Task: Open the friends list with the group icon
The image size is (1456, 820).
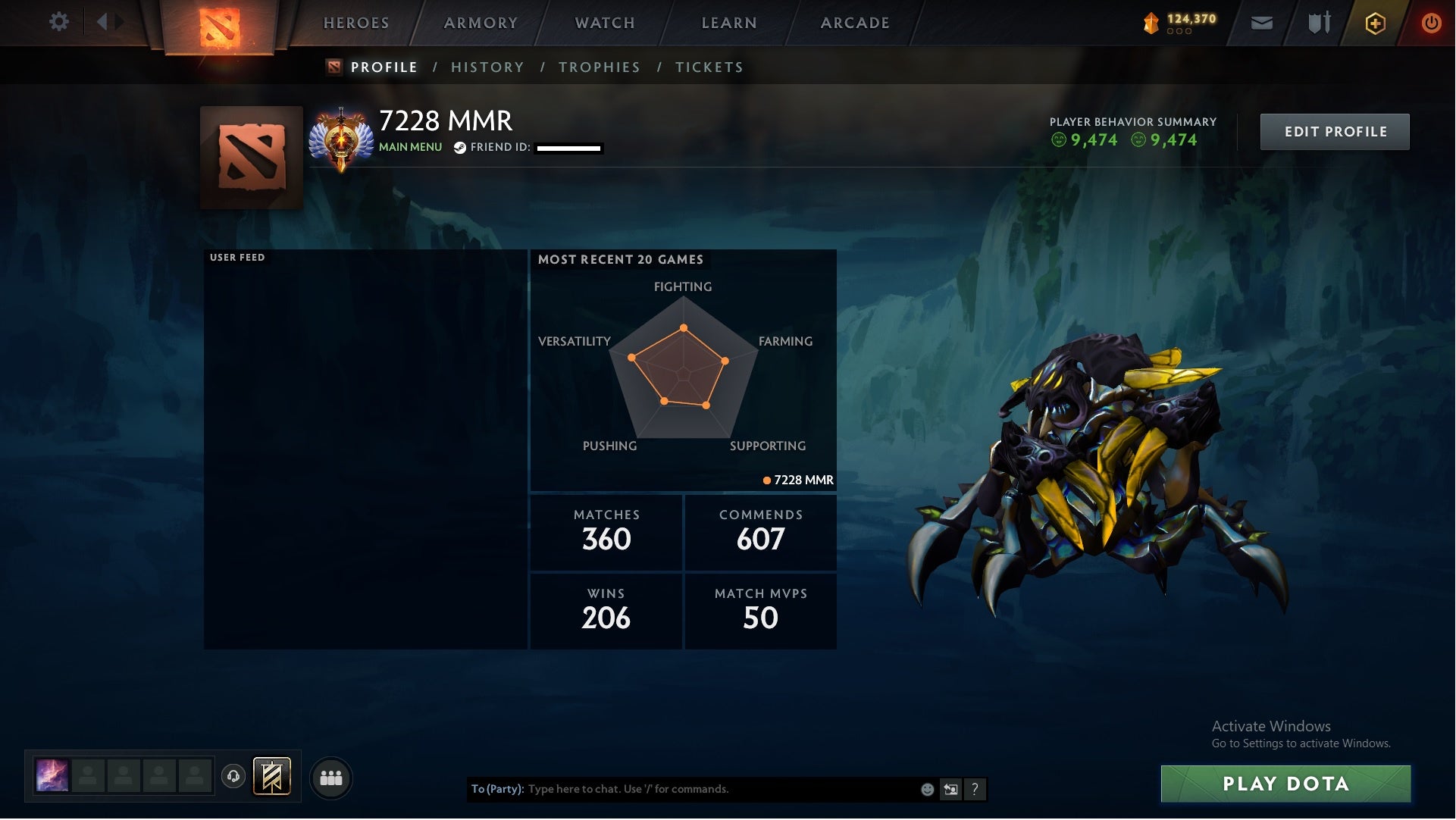Action: click(x=331, y=777)
